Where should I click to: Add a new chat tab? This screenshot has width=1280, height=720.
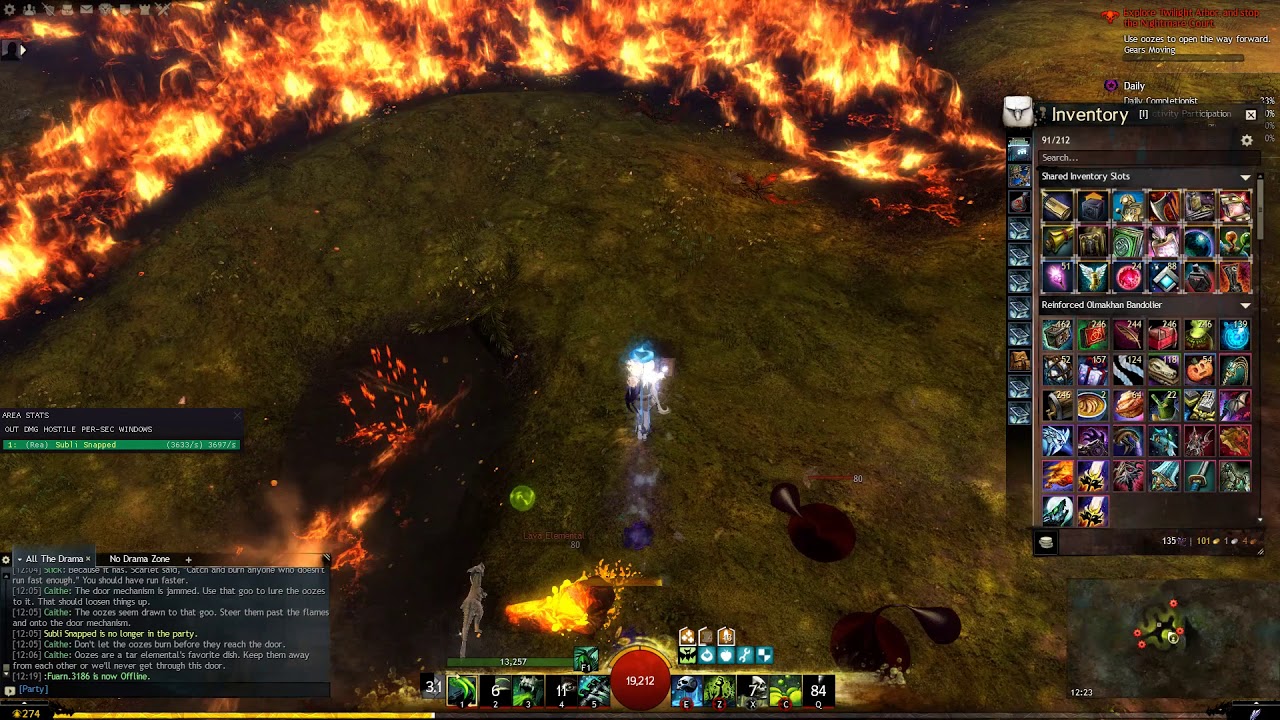click(188, 559)
